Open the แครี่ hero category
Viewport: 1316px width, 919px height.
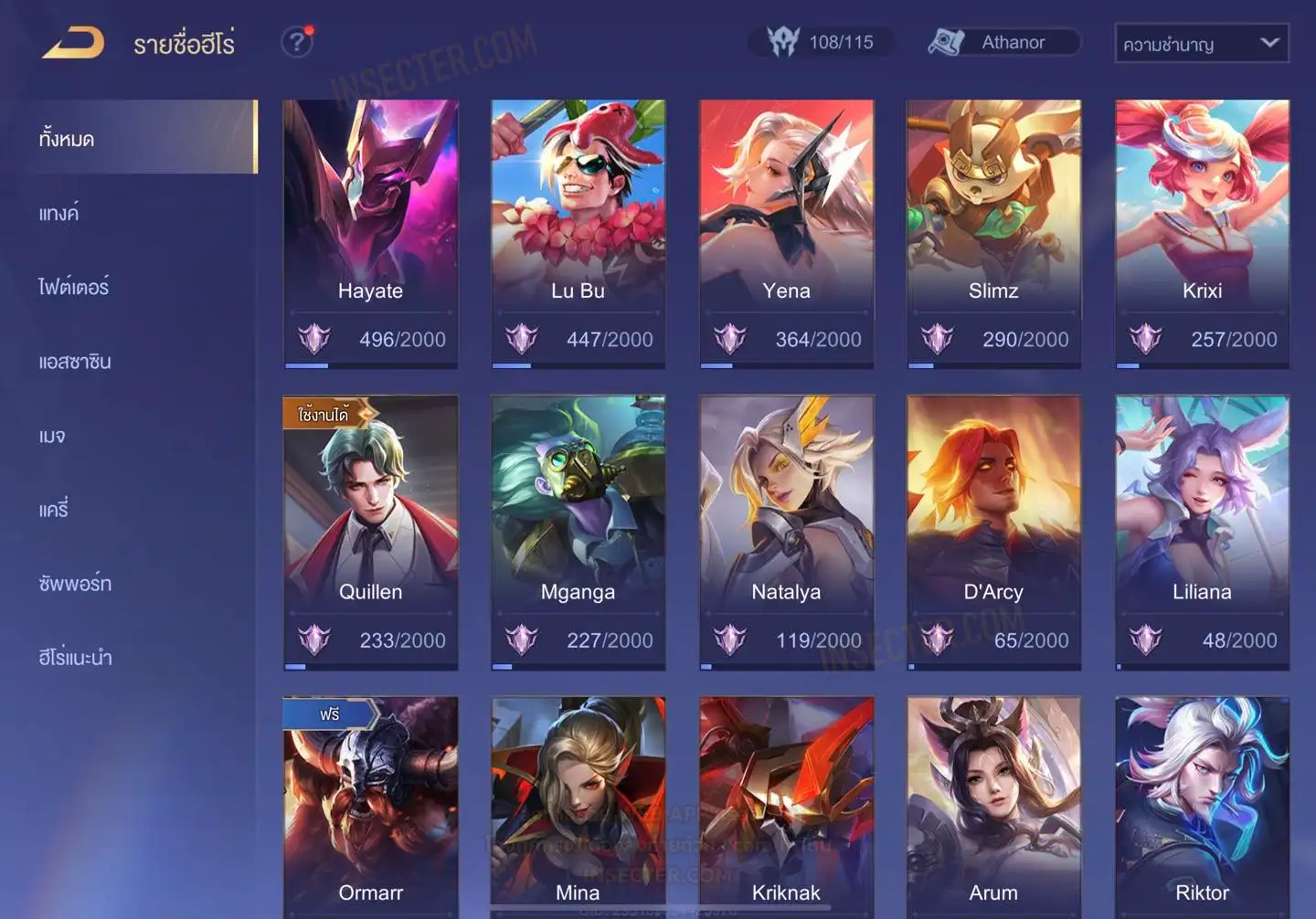tap(54, 510)
